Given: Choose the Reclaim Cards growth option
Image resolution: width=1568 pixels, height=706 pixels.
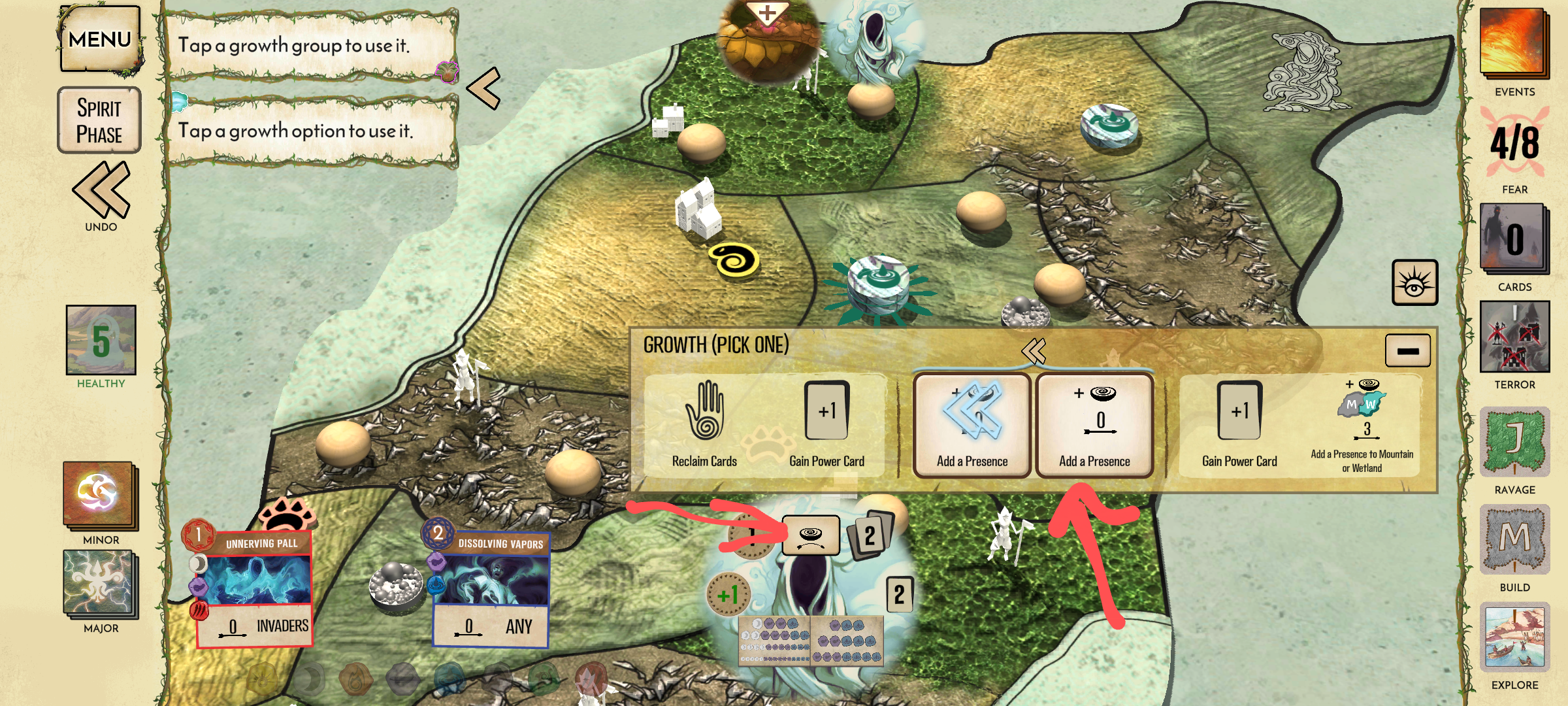Looking at the screenshot, I should pyautogui.click(x=704, y=425).
